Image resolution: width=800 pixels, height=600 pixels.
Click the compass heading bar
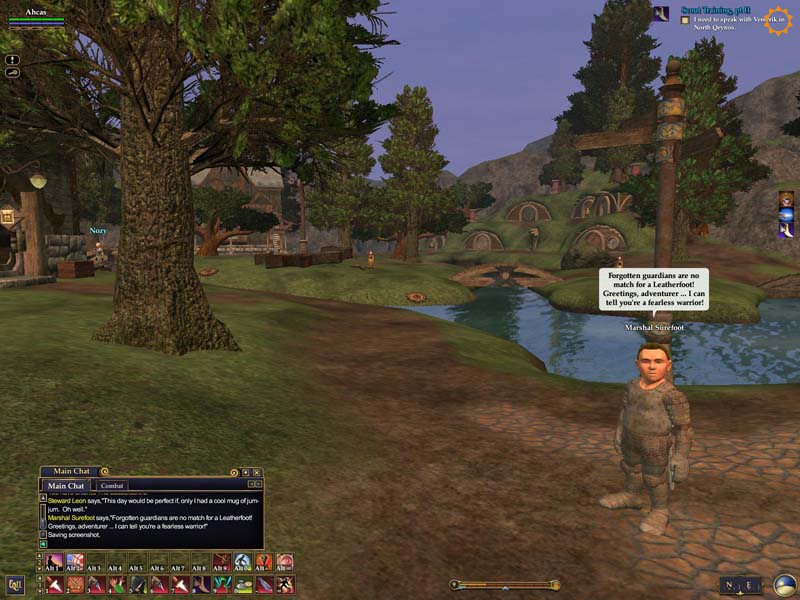[741, 585]
